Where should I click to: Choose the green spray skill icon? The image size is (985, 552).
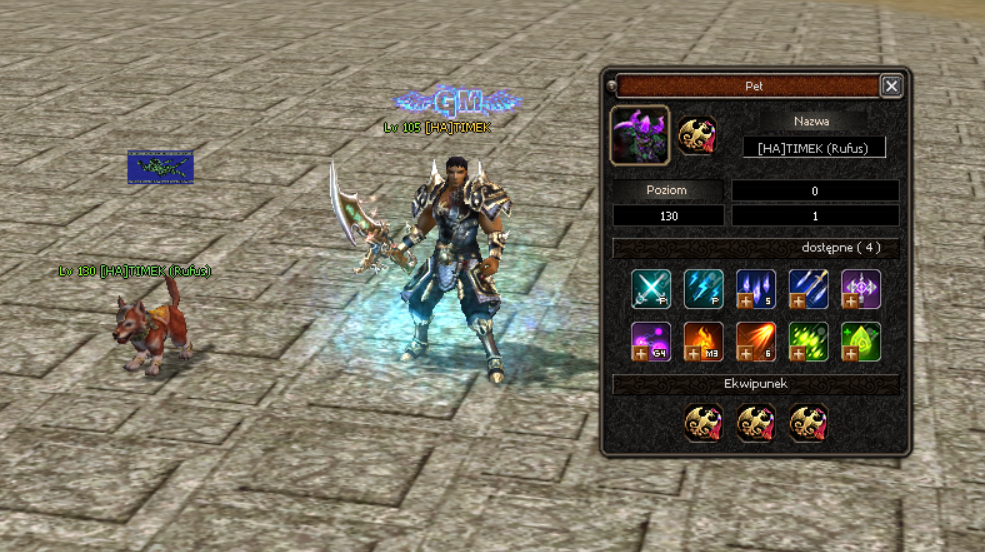[808, 342]
